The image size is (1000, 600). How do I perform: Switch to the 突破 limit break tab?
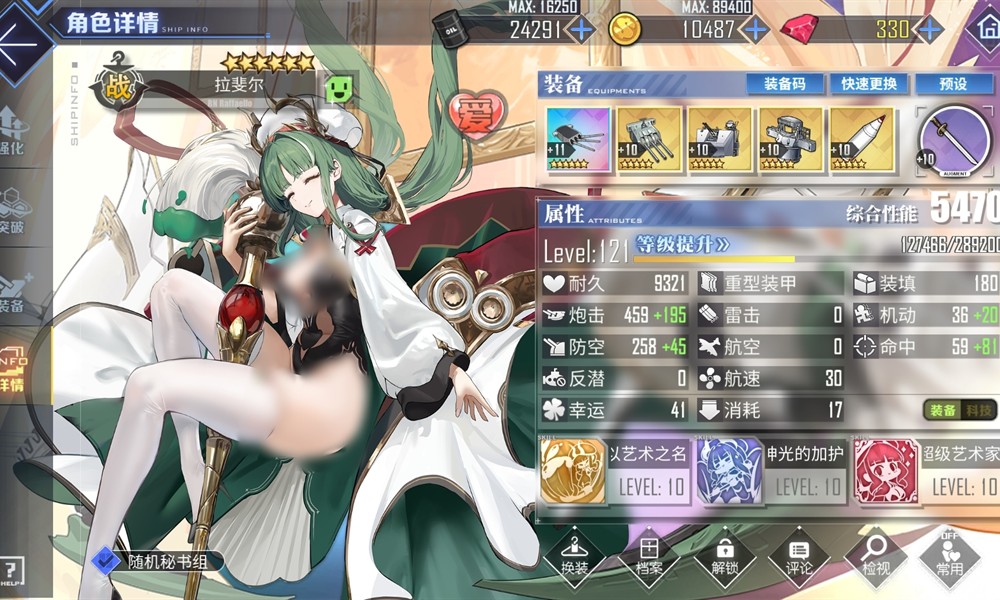pyautogui.click(x=14, y=210)
